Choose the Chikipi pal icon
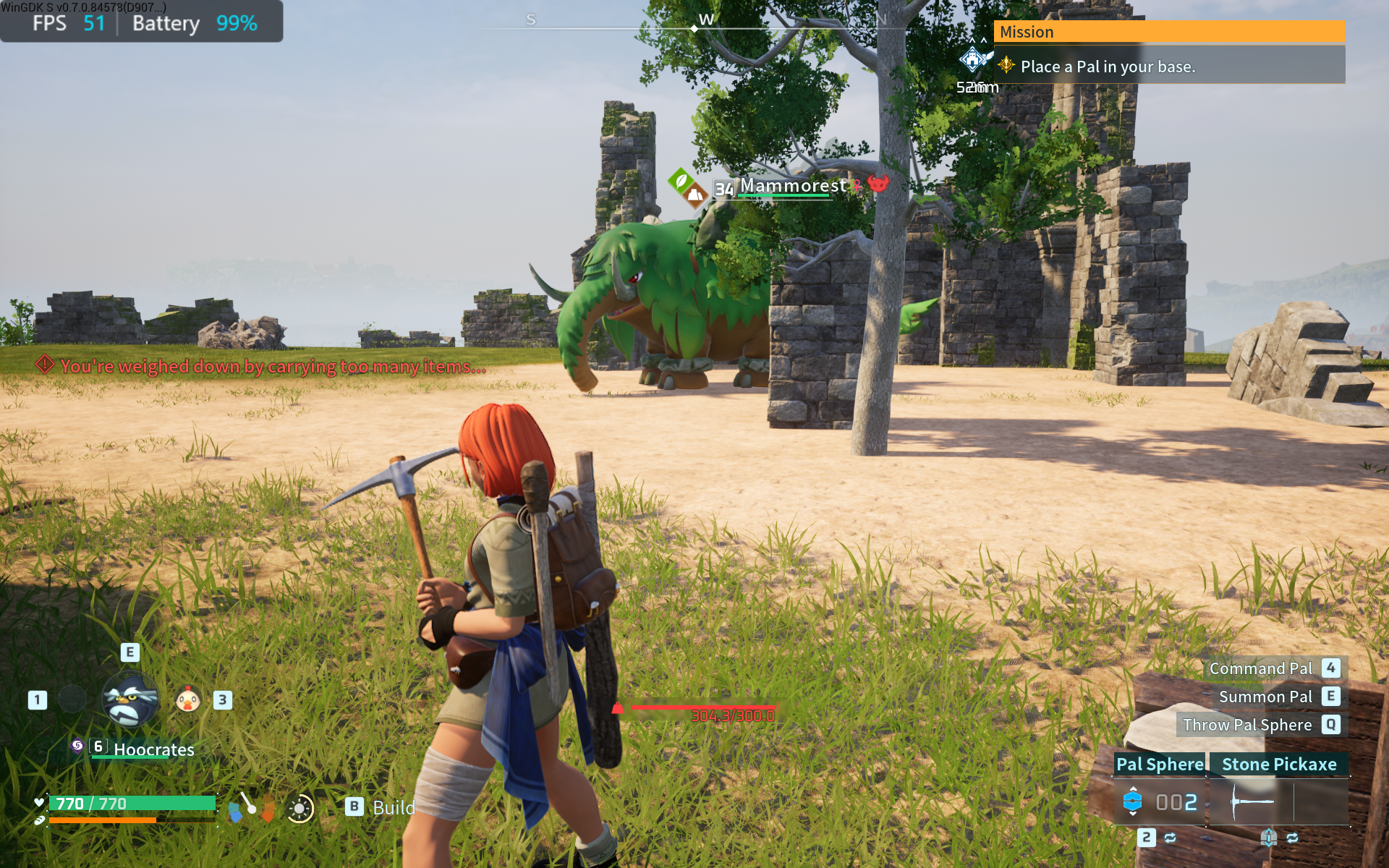1389x868 pixels. [188, 699]
